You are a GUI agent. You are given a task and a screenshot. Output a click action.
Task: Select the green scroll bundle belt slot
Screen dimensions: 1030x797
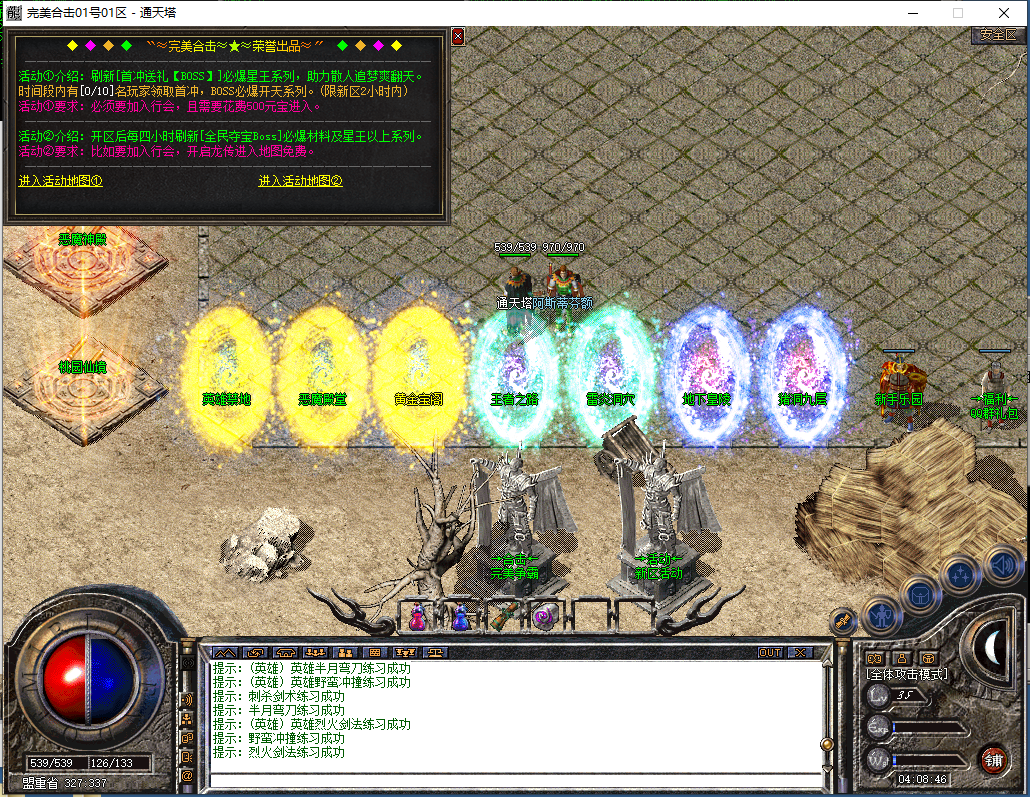coord(503,617)
